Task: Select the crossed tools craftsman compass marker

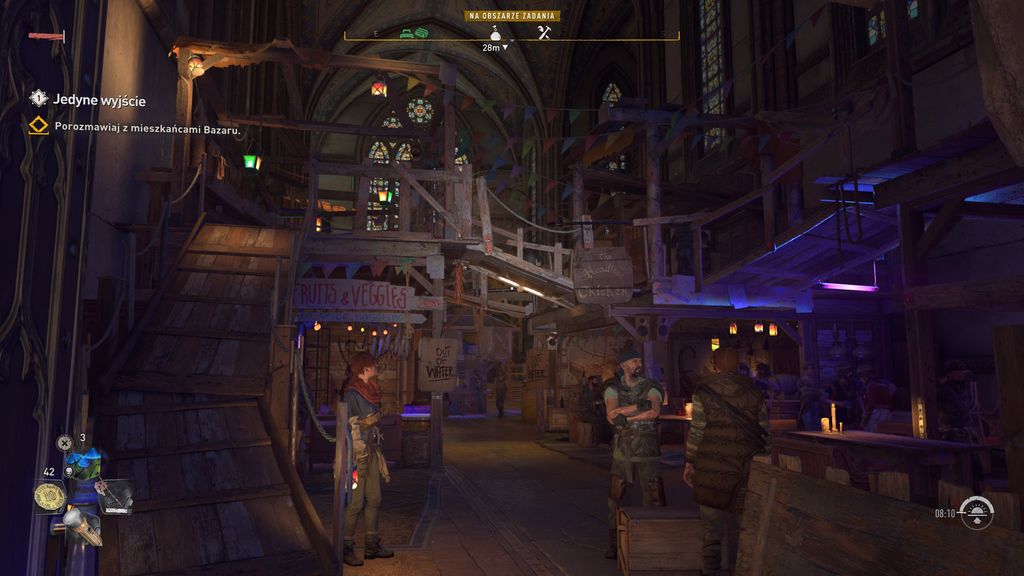Action: (544, 33)
